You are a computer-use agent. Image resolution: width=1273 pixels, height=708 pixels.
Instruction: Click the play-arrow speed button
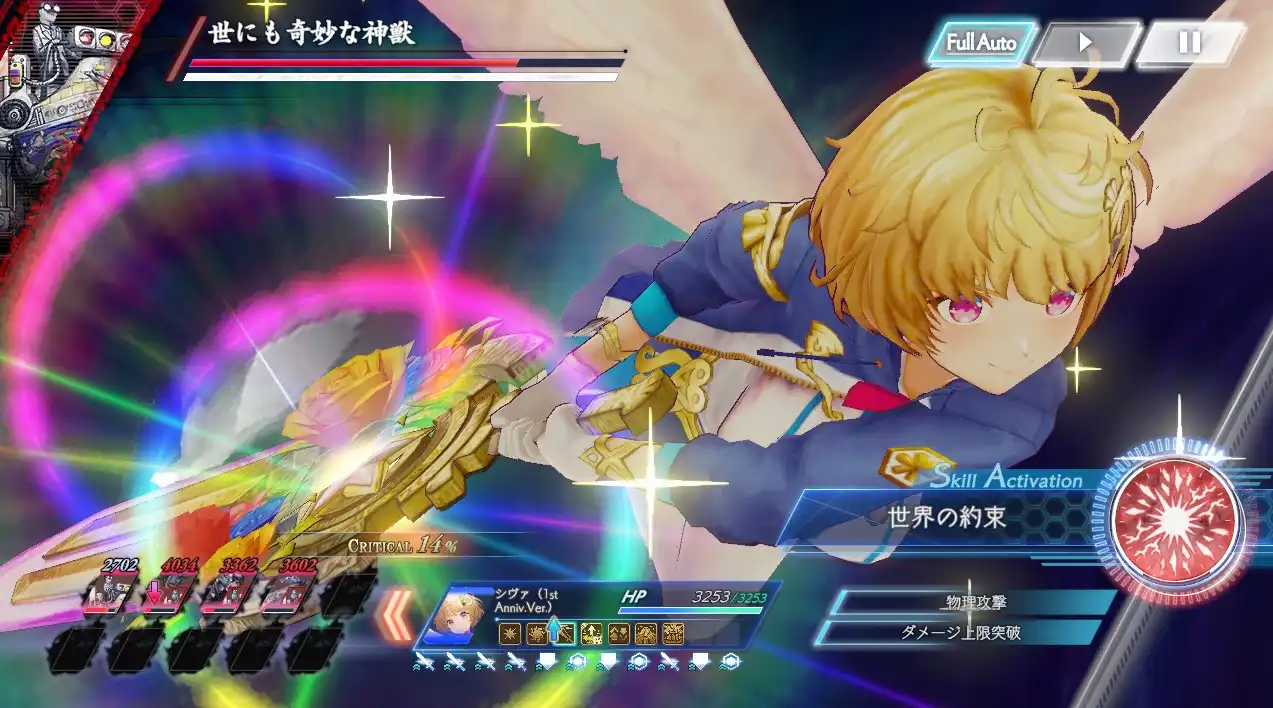click(1085, 44)
